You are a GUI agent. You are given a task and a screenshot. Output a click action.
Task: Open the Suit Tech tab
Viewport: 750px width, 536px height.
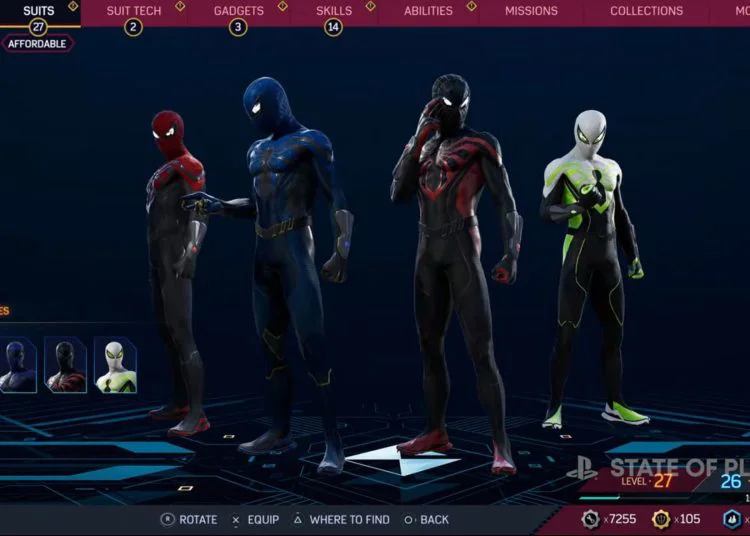coord(134,11)
